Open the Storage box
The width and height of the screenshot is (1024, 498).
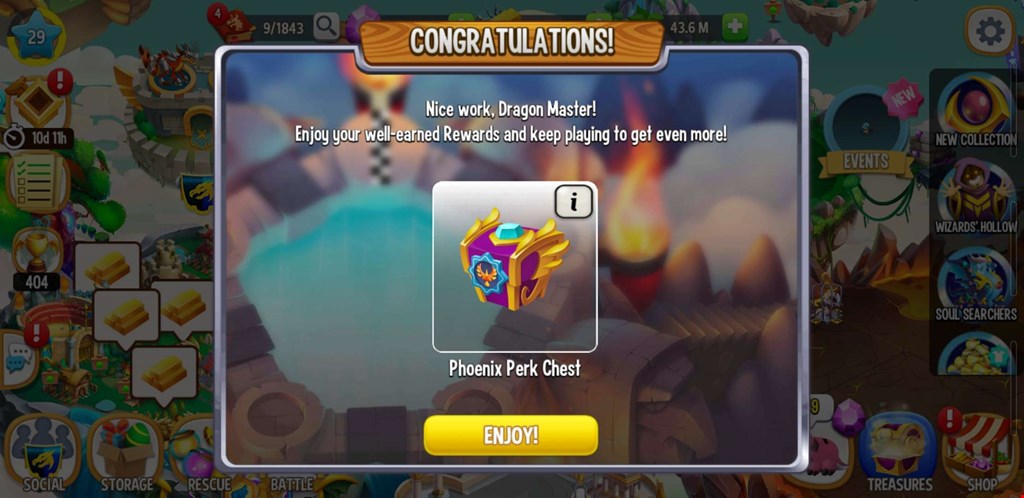[x=126, y=456]
